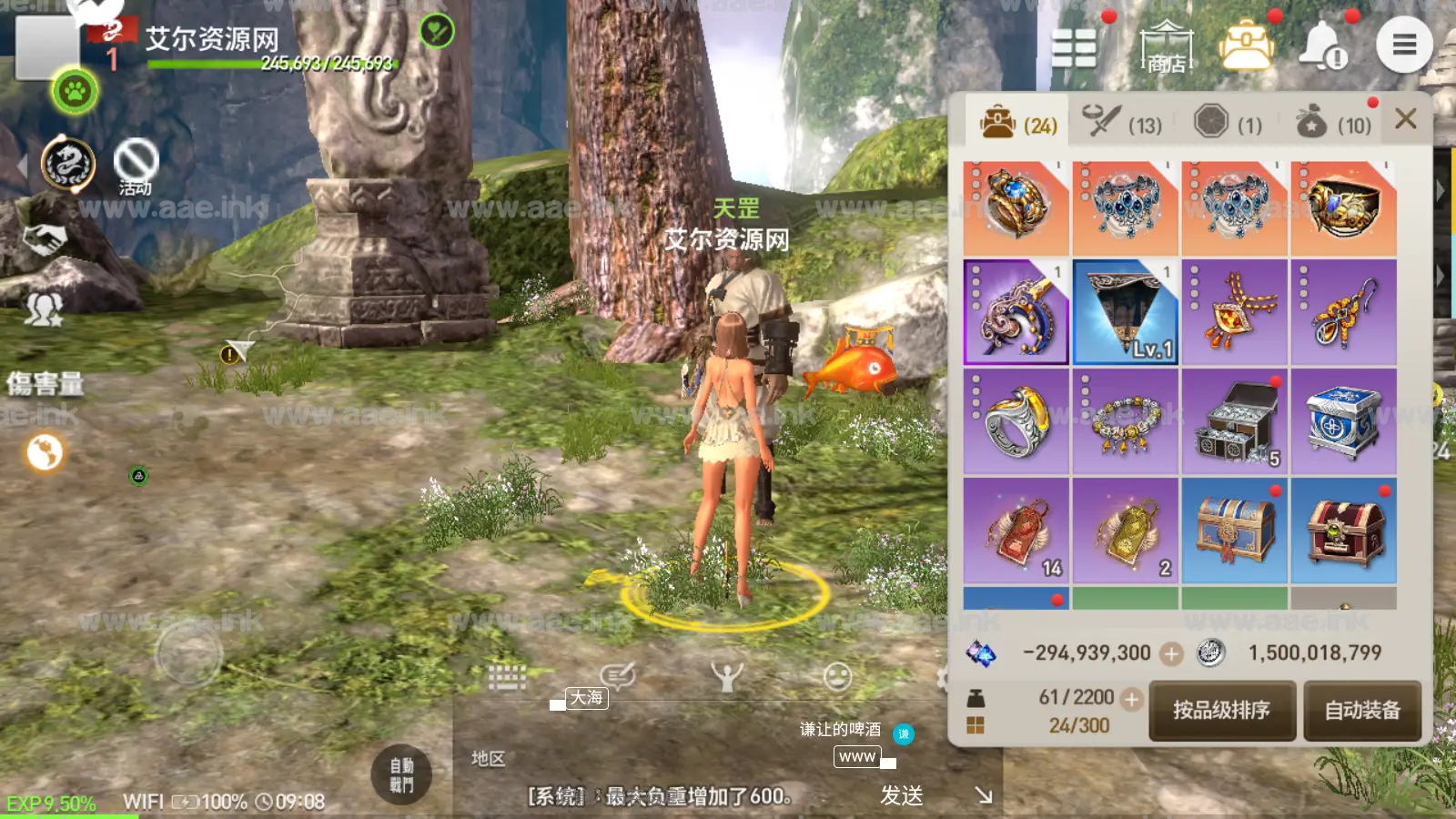Open the green paw pet icon
This screenshot has height=819, width=1456.
75,90
